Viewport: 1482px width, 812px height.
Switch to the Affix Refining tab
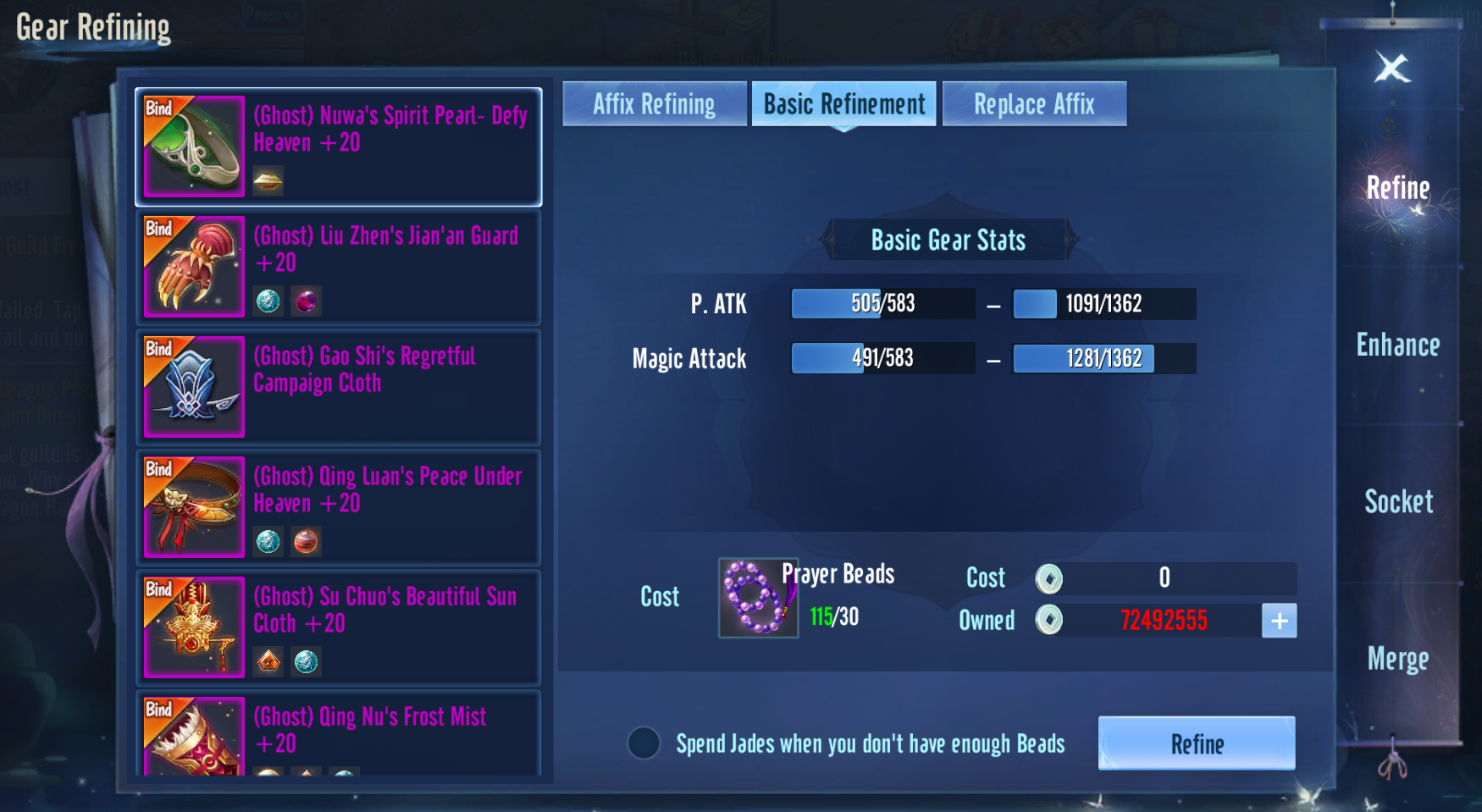(x=654, y=104)
